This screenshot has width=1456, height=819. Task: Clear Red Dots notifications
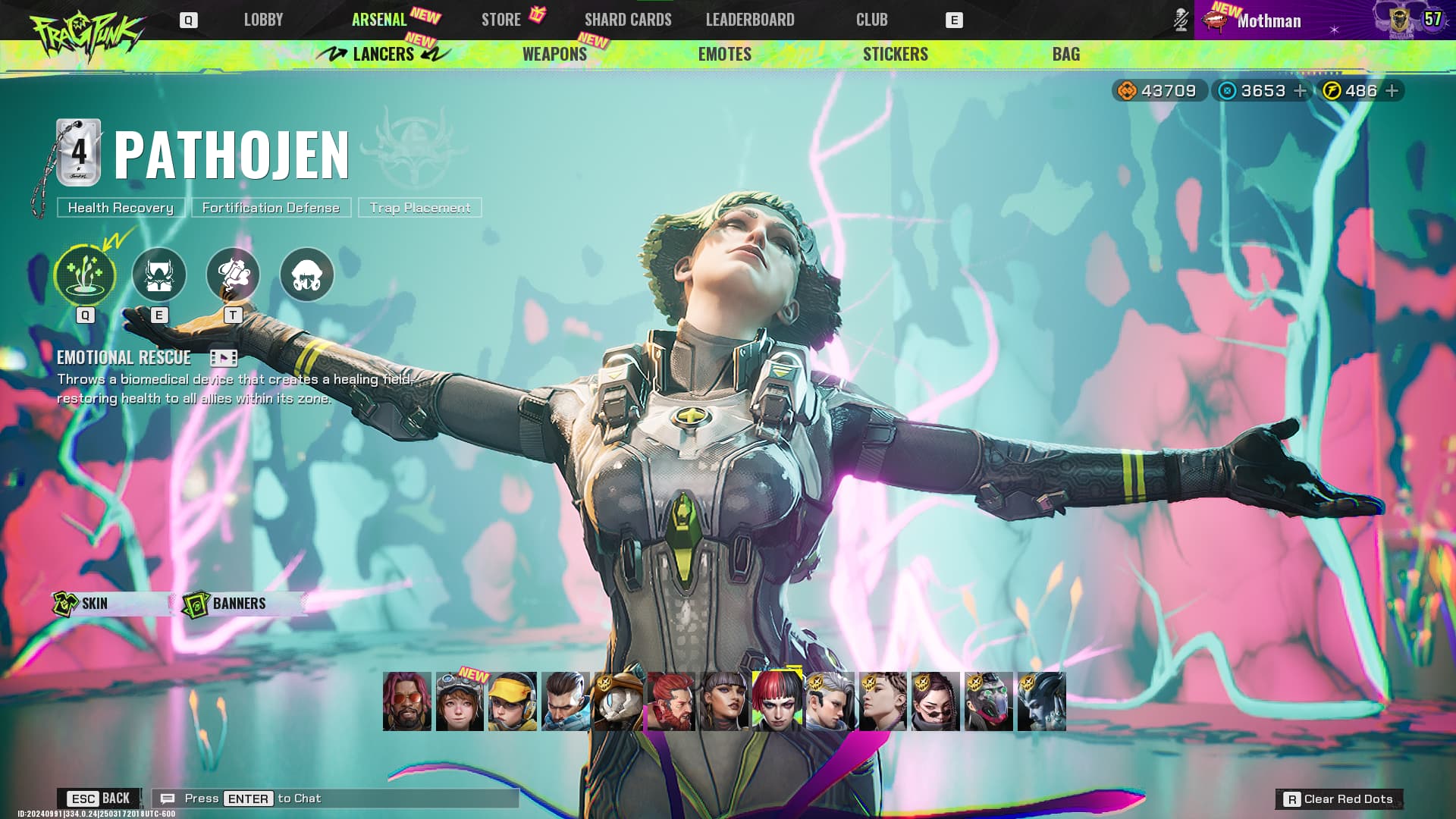click(x=1339, y=799)
